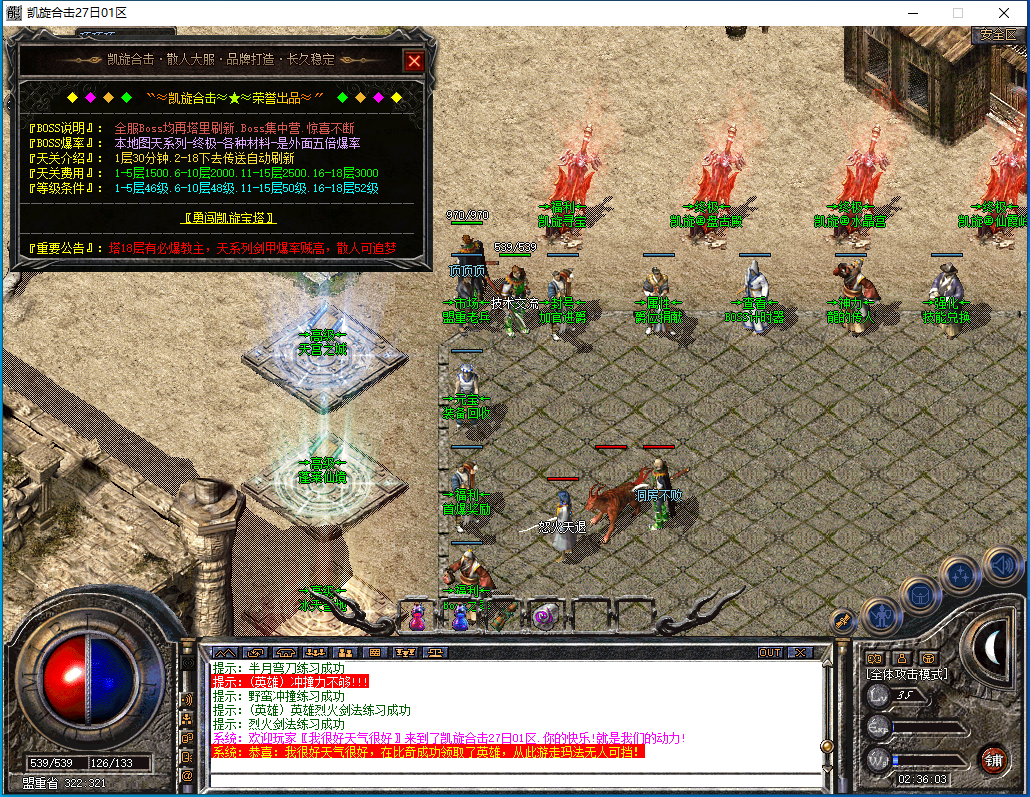The width and height of the screenshot is (1030, 797).
Task: Select the pink potion in the belt
Action: tap(416, 618)
